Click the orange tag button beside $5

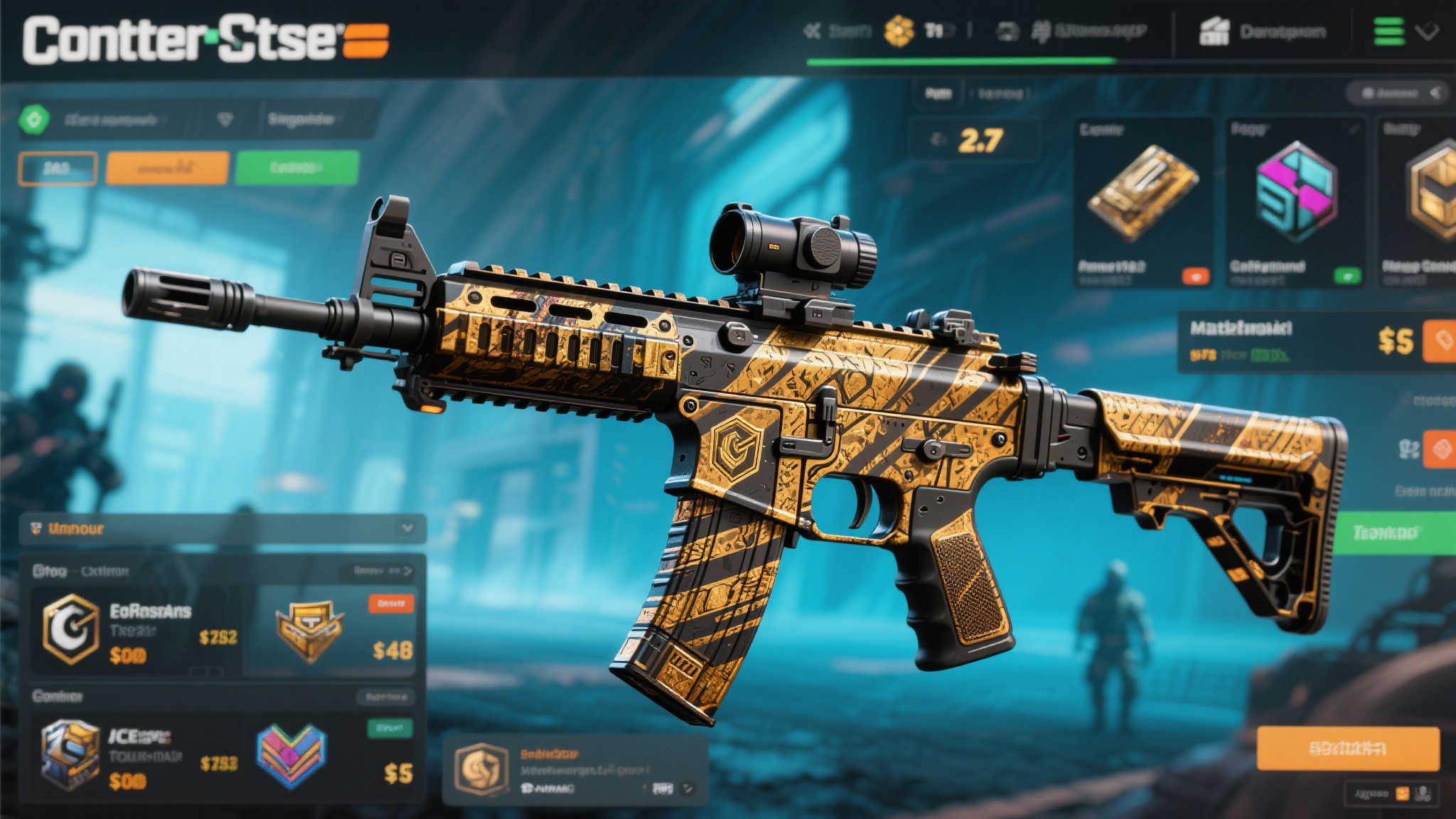1440,341
